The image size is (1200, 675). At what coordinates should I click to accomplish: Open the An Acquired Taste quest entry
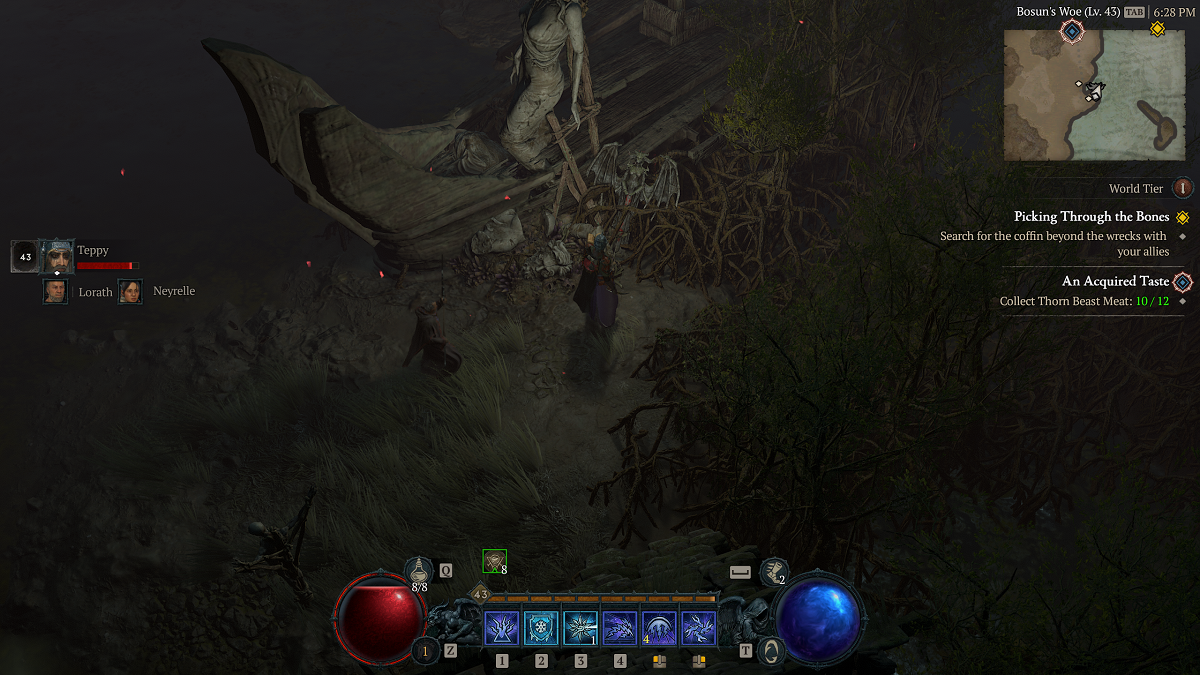click(1115, 282)
